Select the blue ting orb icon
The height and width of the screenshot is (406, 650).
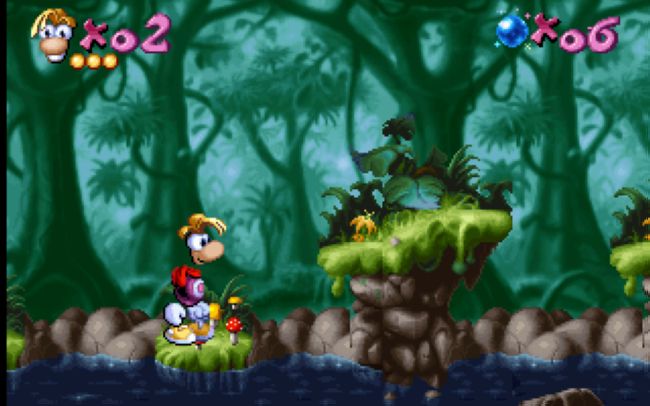tap(511, 31)
